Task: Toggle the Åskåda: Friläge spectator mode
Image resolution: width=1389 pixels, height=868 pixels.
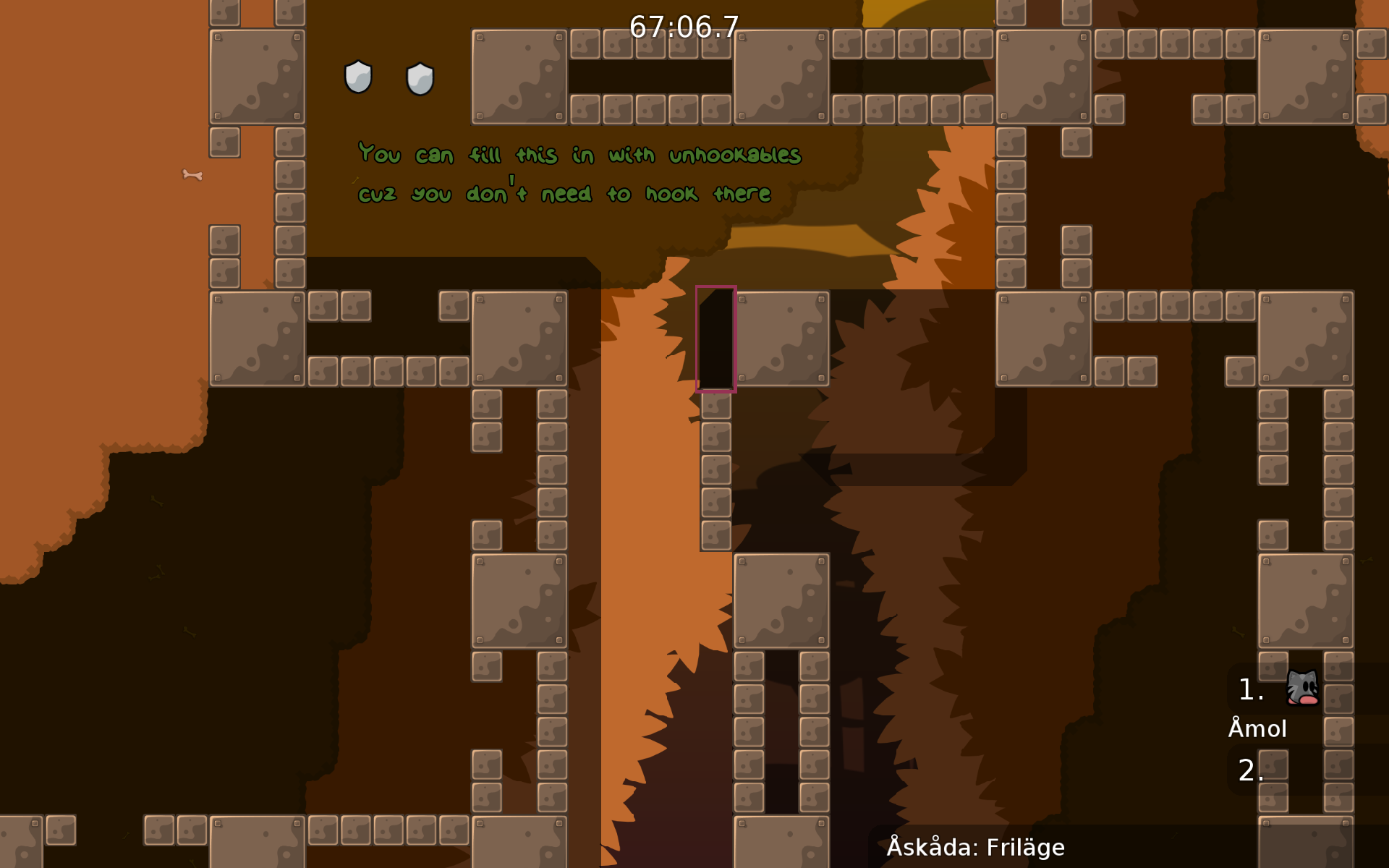Action: 977,846
